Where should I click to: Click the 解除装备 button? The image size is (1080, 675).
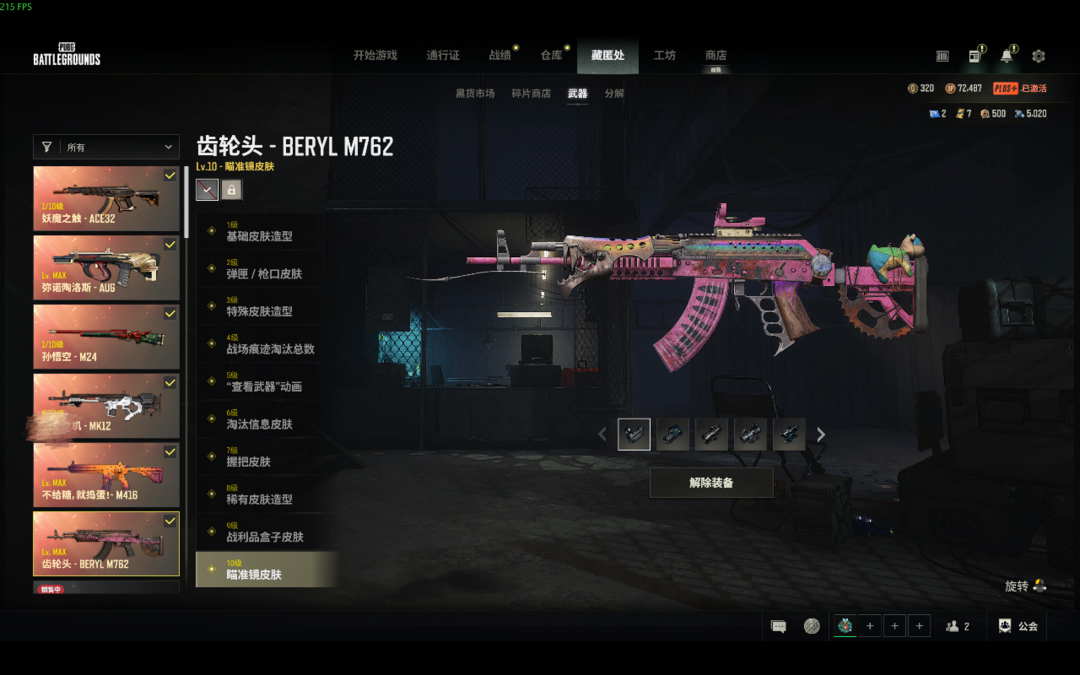711,483
